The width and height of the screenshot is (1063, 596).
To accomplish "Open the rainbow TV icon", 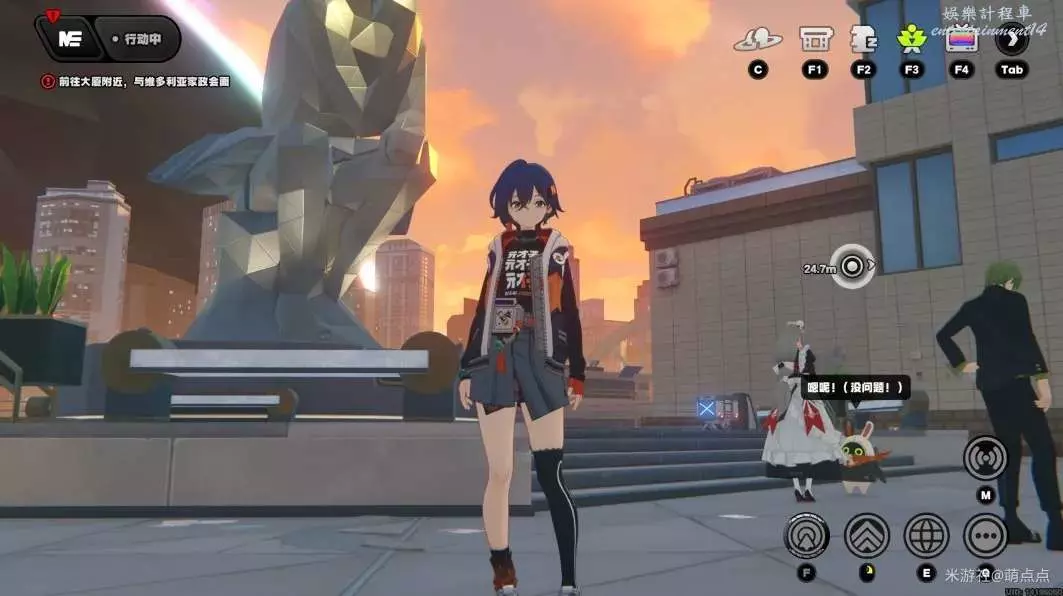I will (x=961, y=40).
